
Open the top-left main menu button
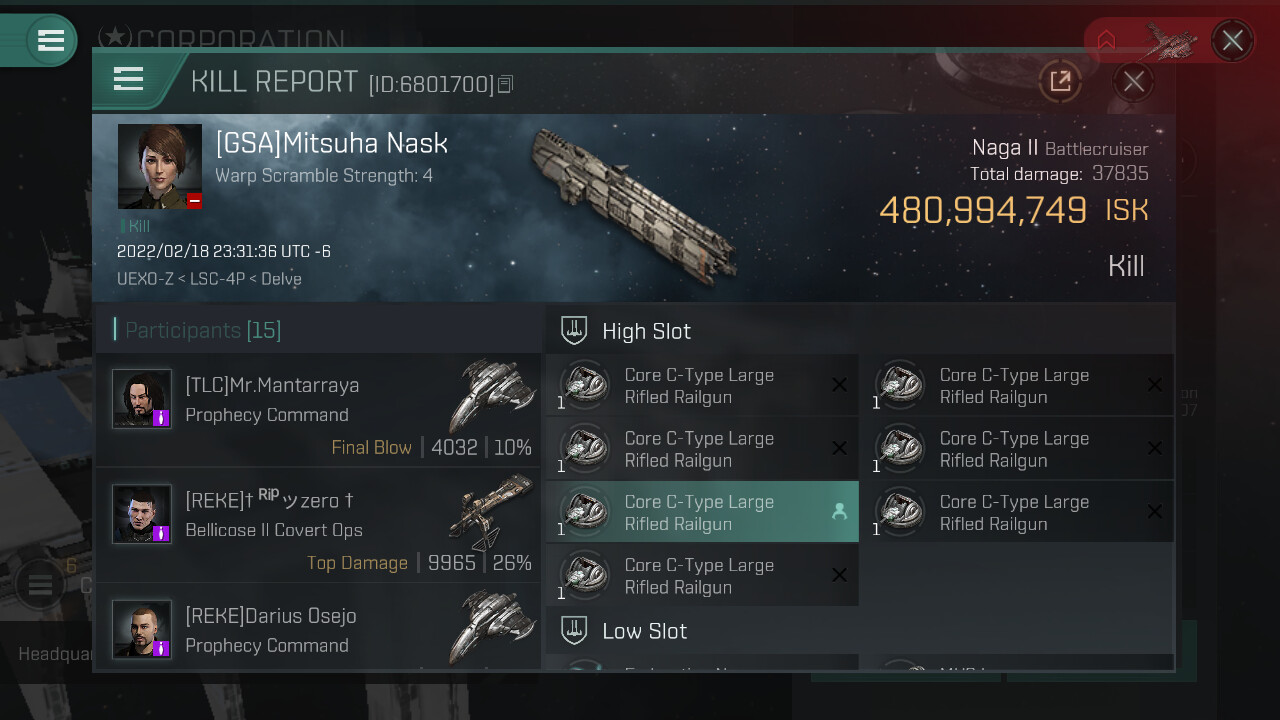click(50, 40)
